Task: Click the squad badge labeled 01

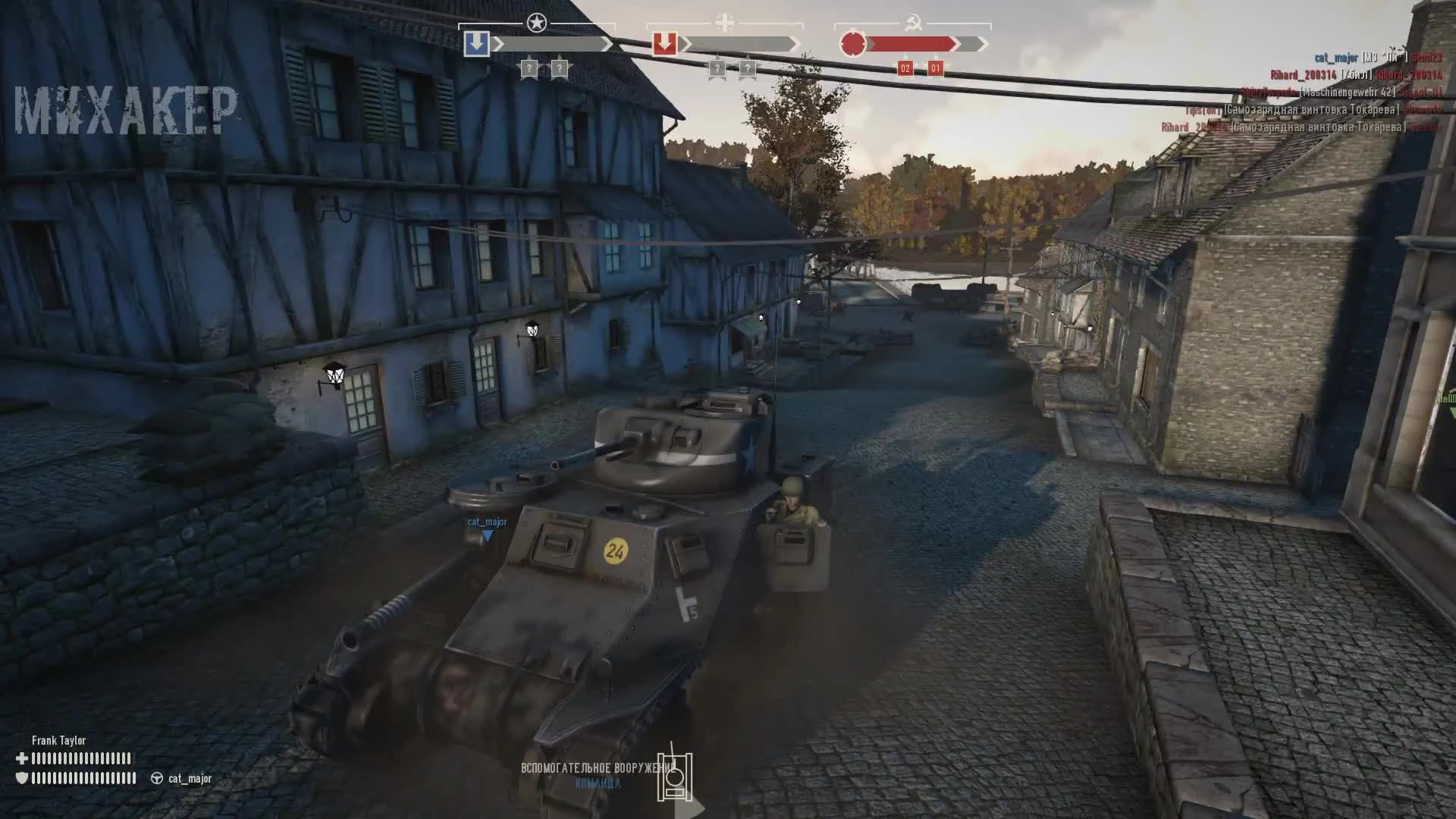Action: [x=934, y=67]
